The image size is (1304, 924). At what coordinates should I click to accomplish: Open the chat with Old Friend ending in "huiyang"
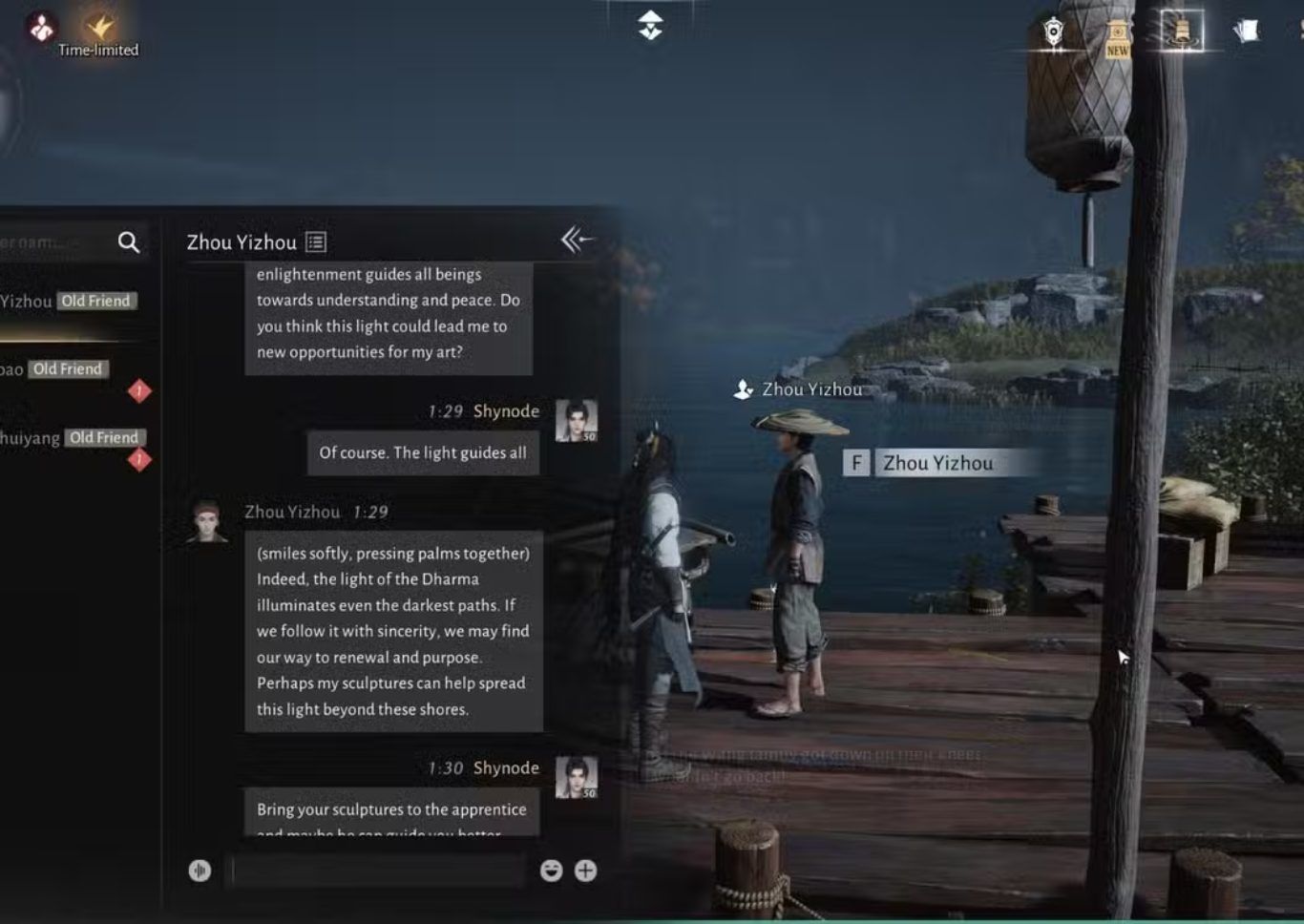[x=69, y=438]
